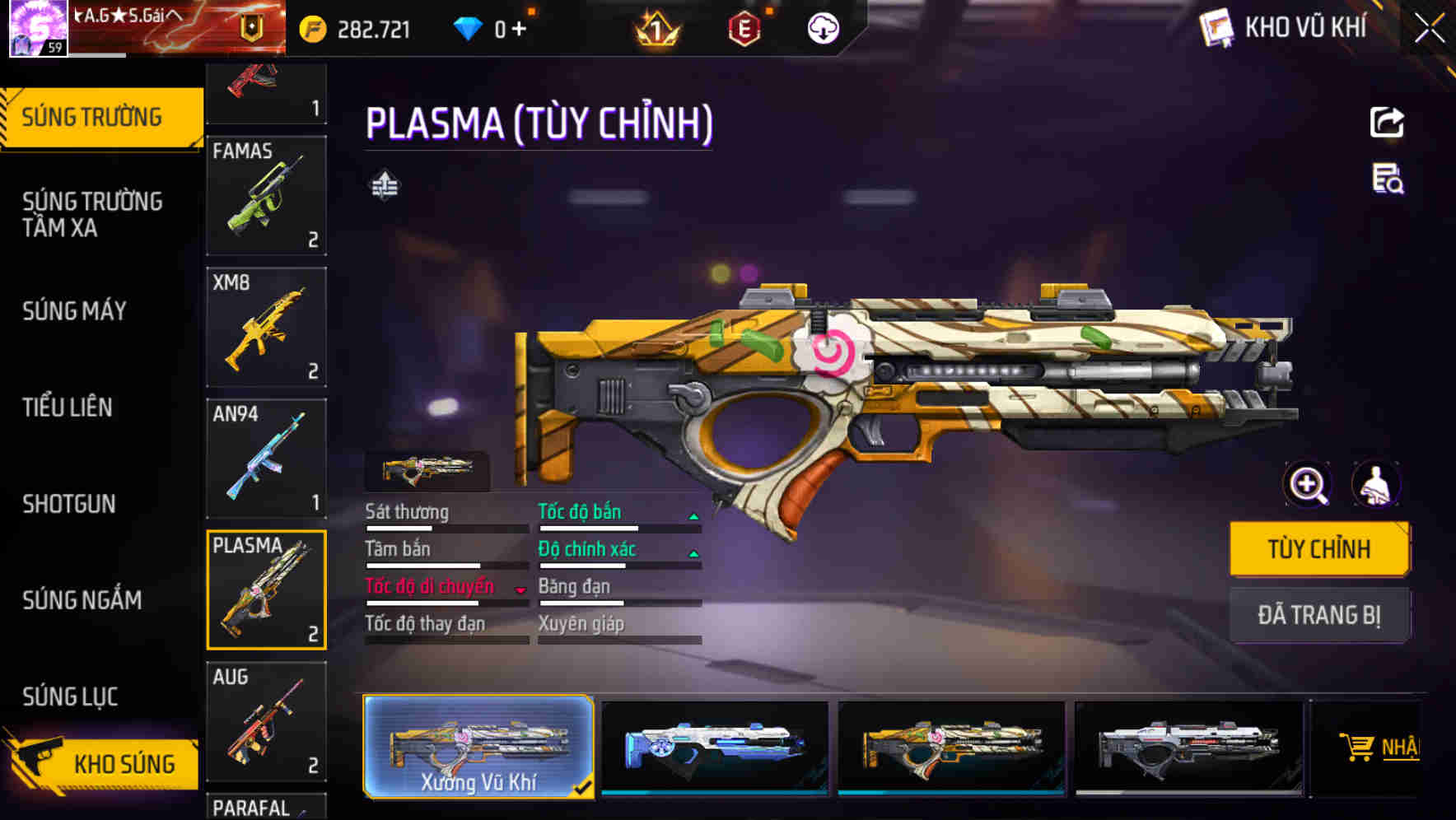Open the Súng Ngắm category
Viewport: 1456px width, 820px height.
(x=82, y=600)
